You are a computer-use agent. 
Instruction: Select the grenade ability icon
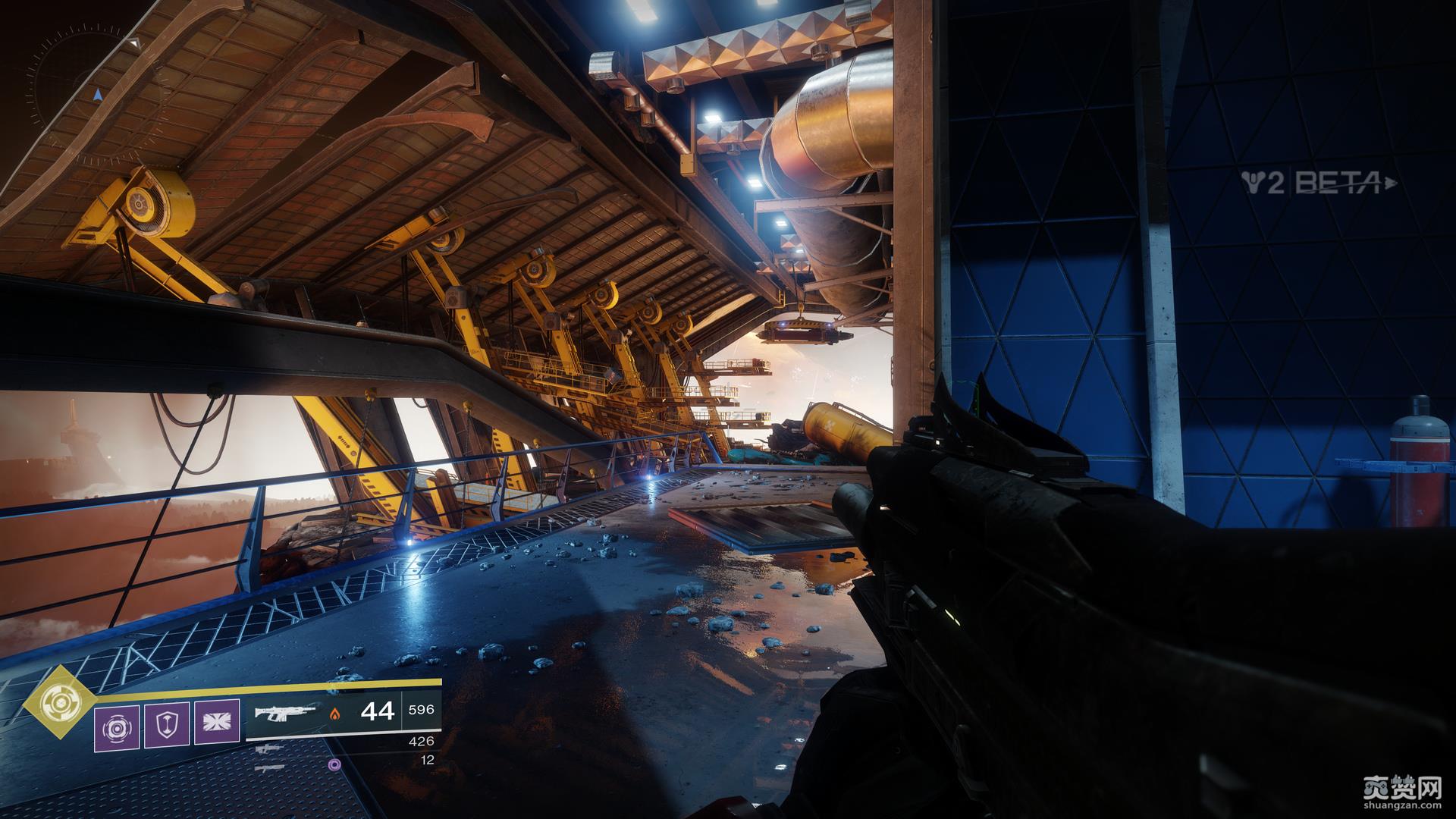click(116, 724)
